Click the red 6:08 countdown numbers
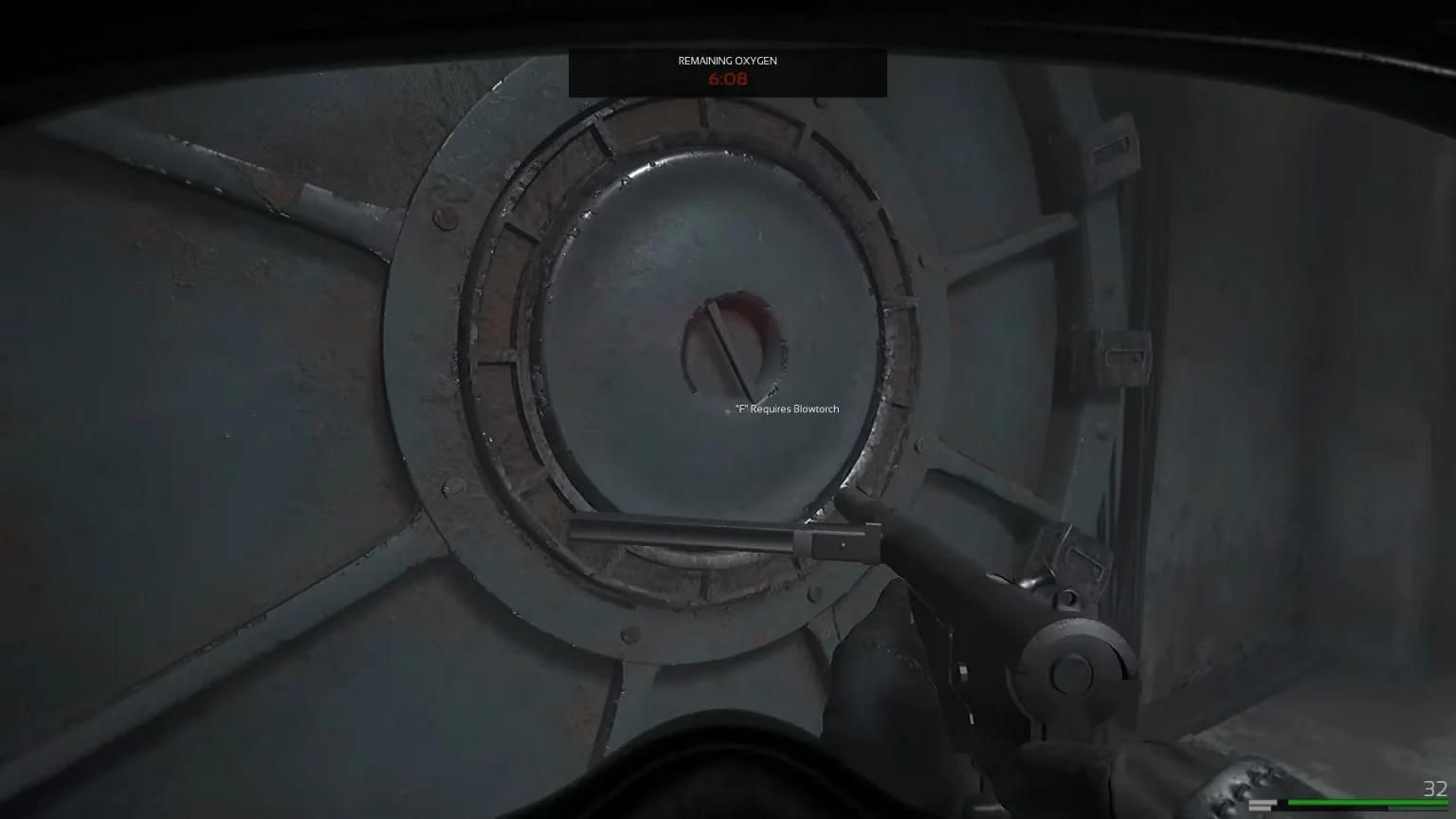Screen dimensions: 1456x819 click(726, 80)
